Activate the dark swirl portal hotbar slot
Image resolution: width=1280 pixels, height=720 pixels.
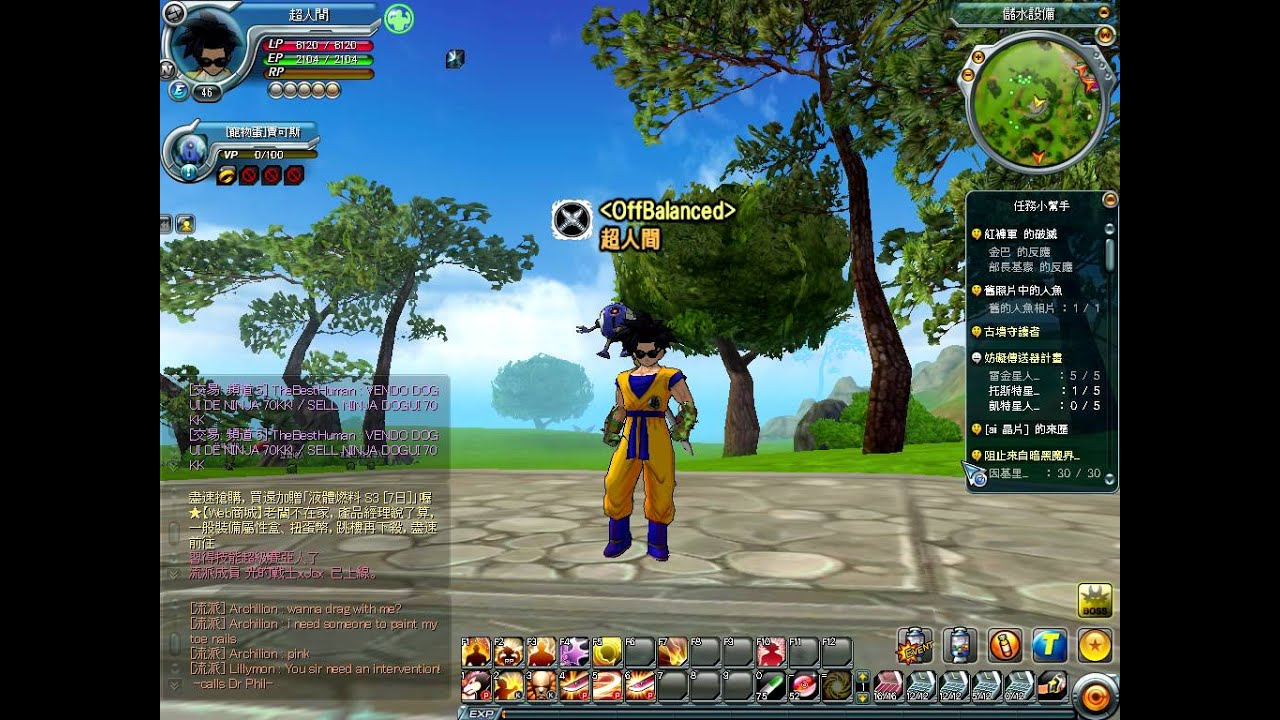point(836,685)
